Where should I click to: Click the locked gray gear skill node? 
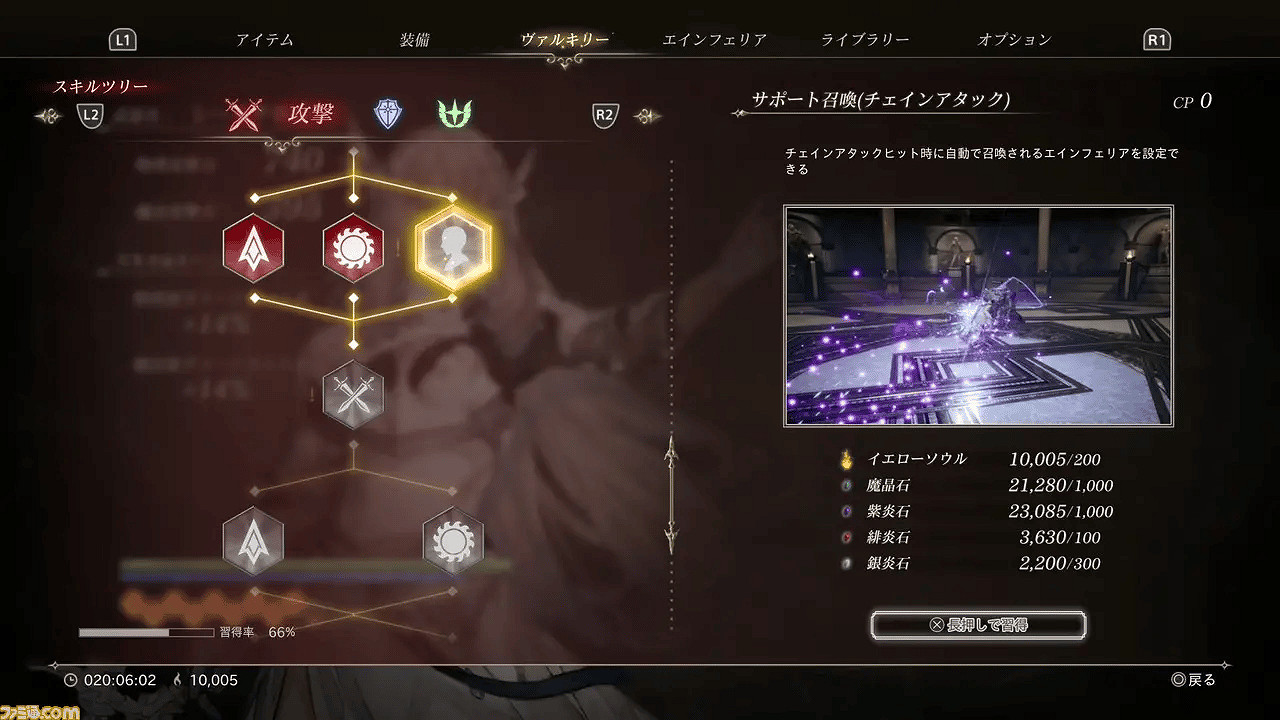pos(453,541)
